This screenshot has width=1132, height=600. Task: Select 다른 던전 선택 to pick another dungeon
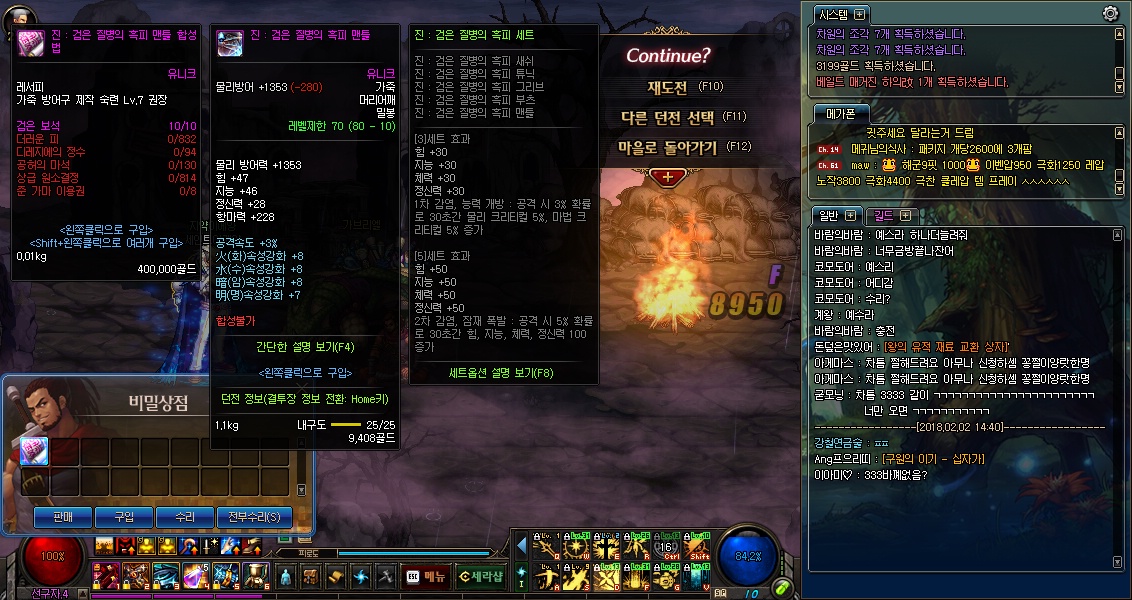668,117
